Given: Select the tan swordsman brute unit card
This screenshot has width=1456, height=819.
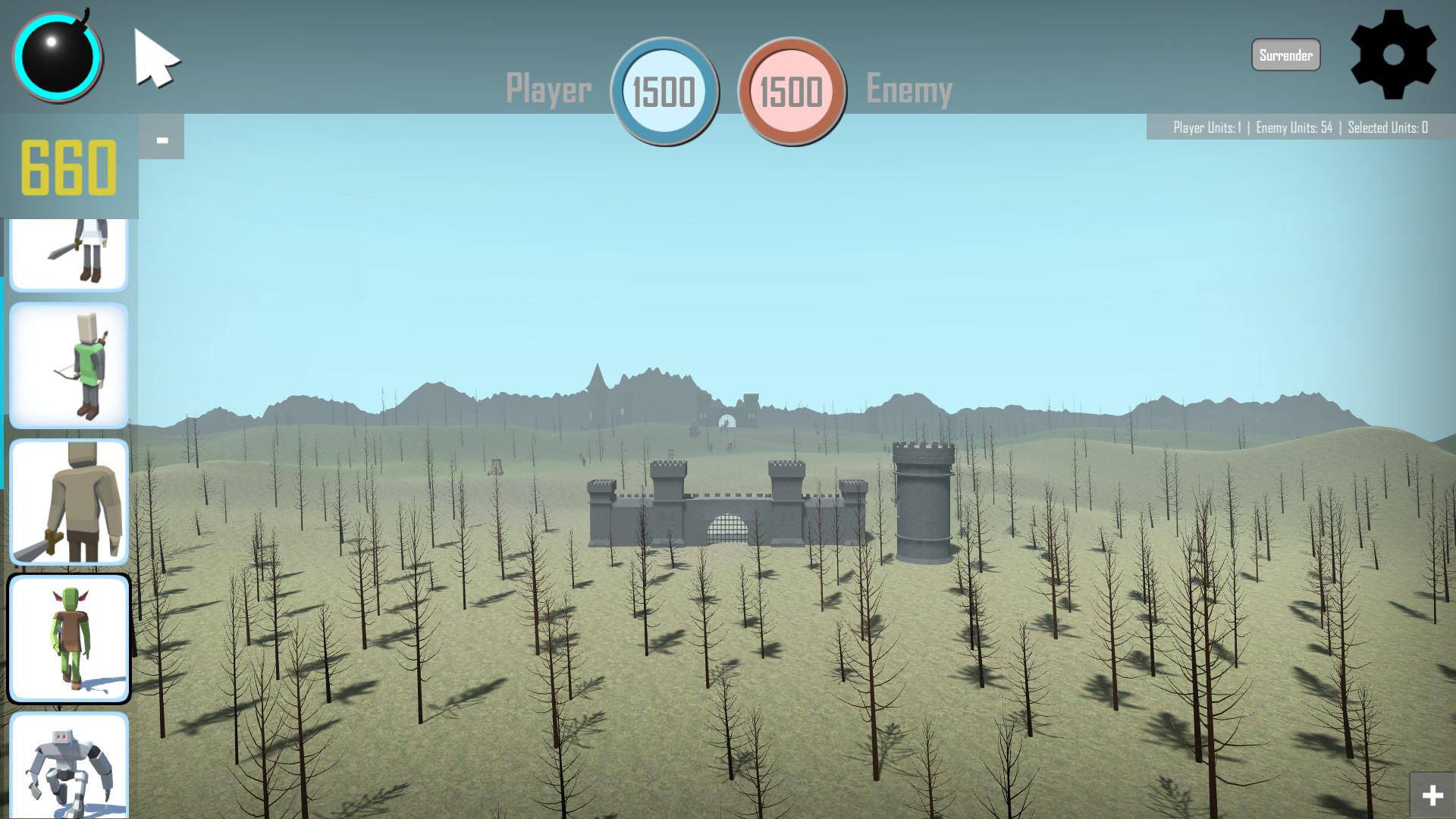Looking at the screenshot, I should pos(69,502).
